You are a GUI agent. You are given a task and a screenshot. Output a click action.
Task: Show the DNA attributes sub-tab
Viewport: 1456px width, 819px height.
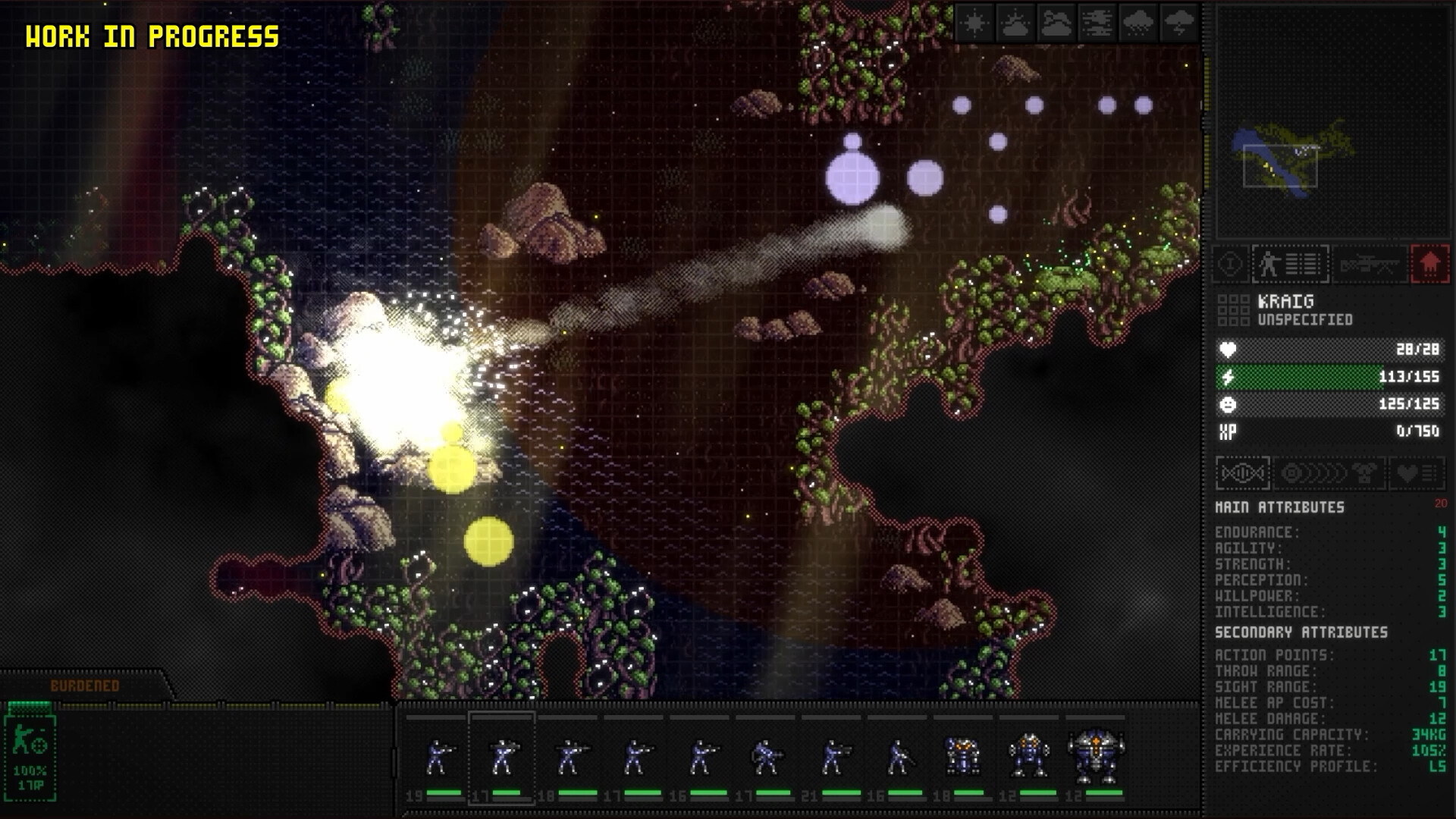(x=1242, y=474)
